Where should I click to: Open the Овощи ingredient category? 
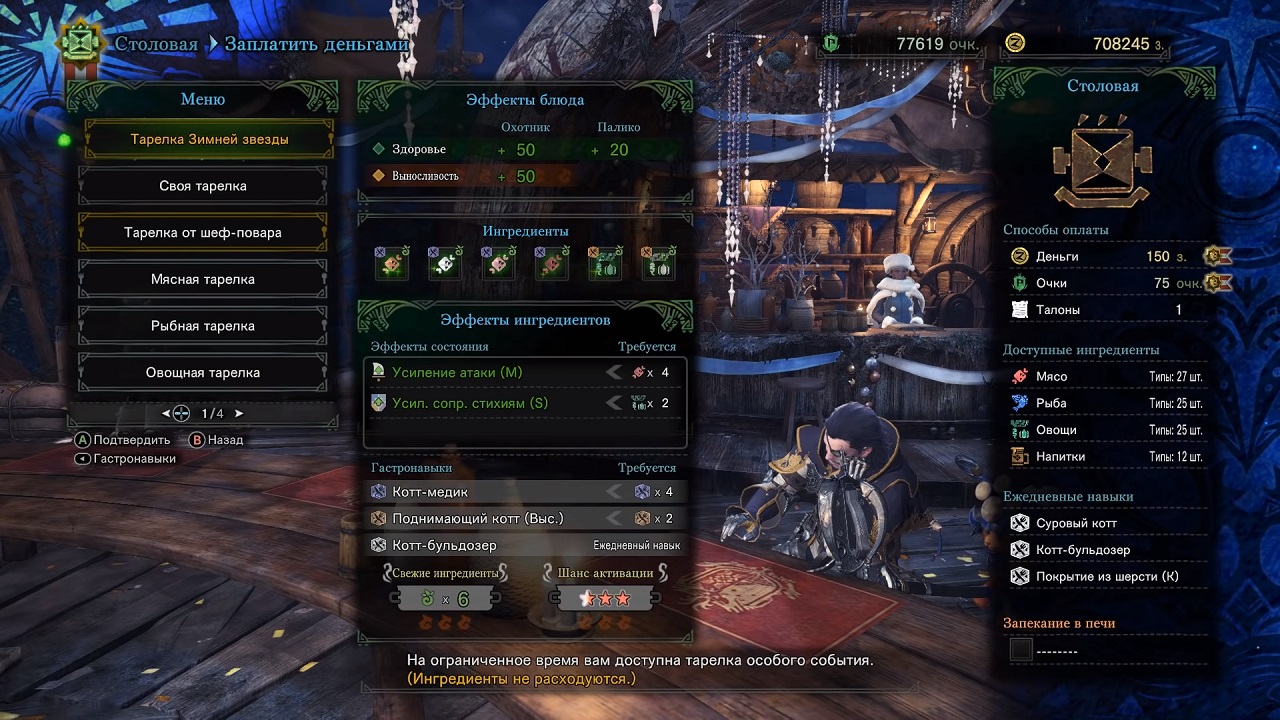click(x=1105, y=430)
